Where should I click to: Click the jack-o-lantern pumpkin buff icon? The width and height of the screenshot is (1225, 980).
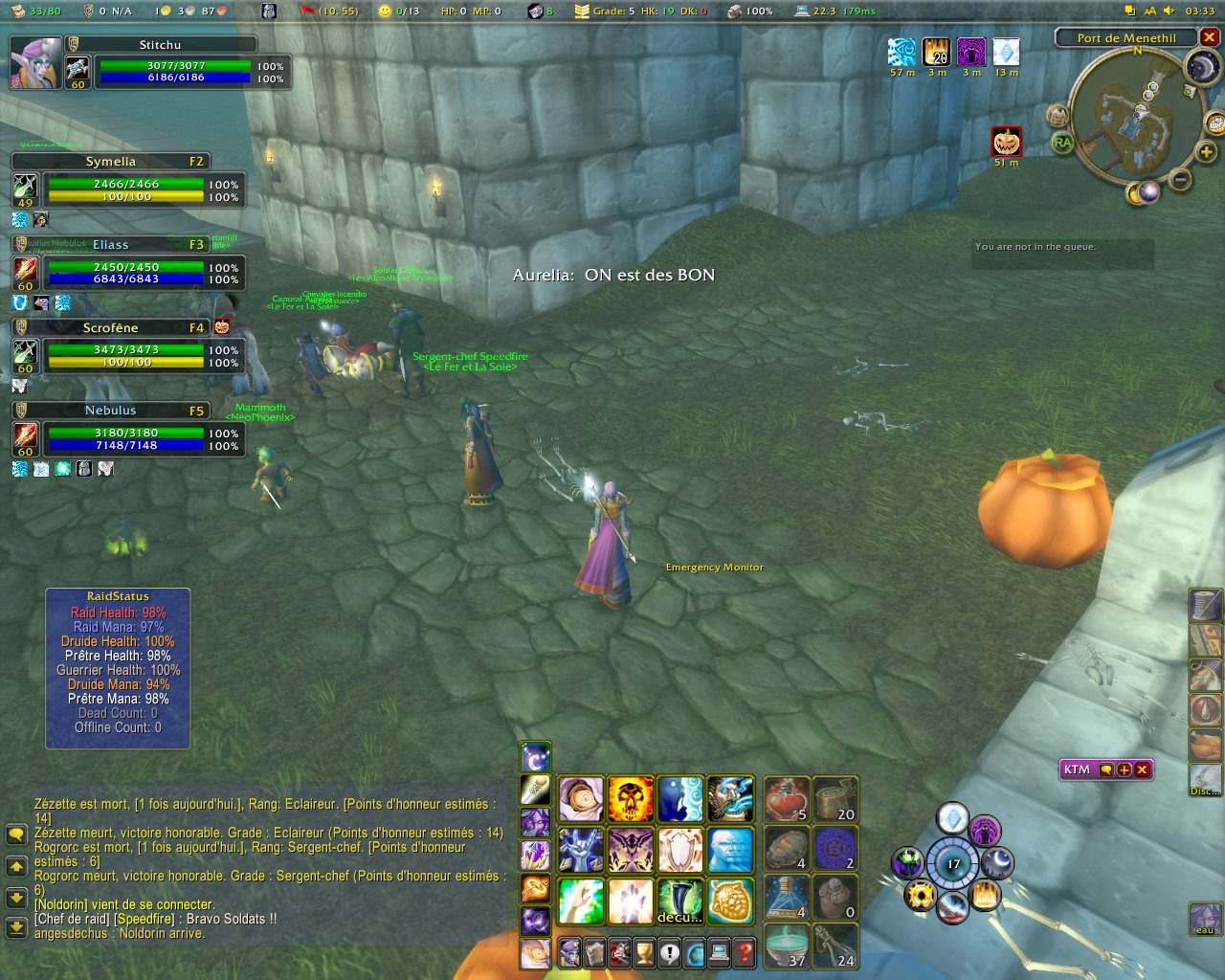(x=1006, y=142)
